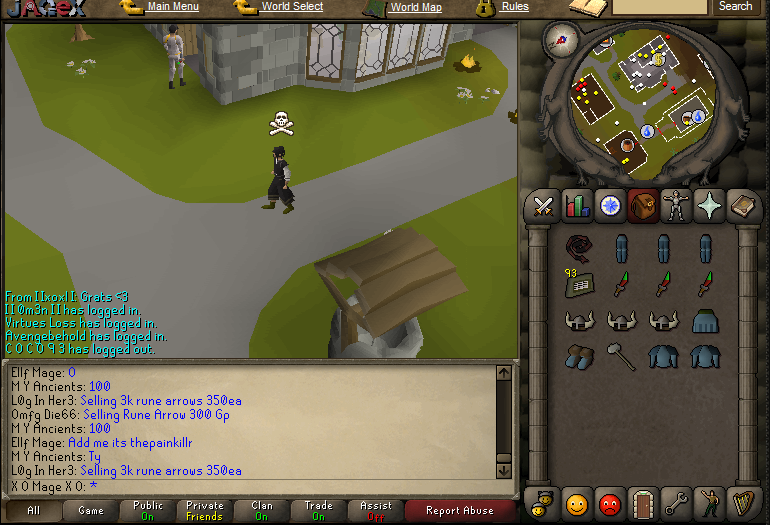Image resolution: width=770 pixels, height=525 pixels.
Task: Switch to the skills stats tab
Action: coord(576,206)
